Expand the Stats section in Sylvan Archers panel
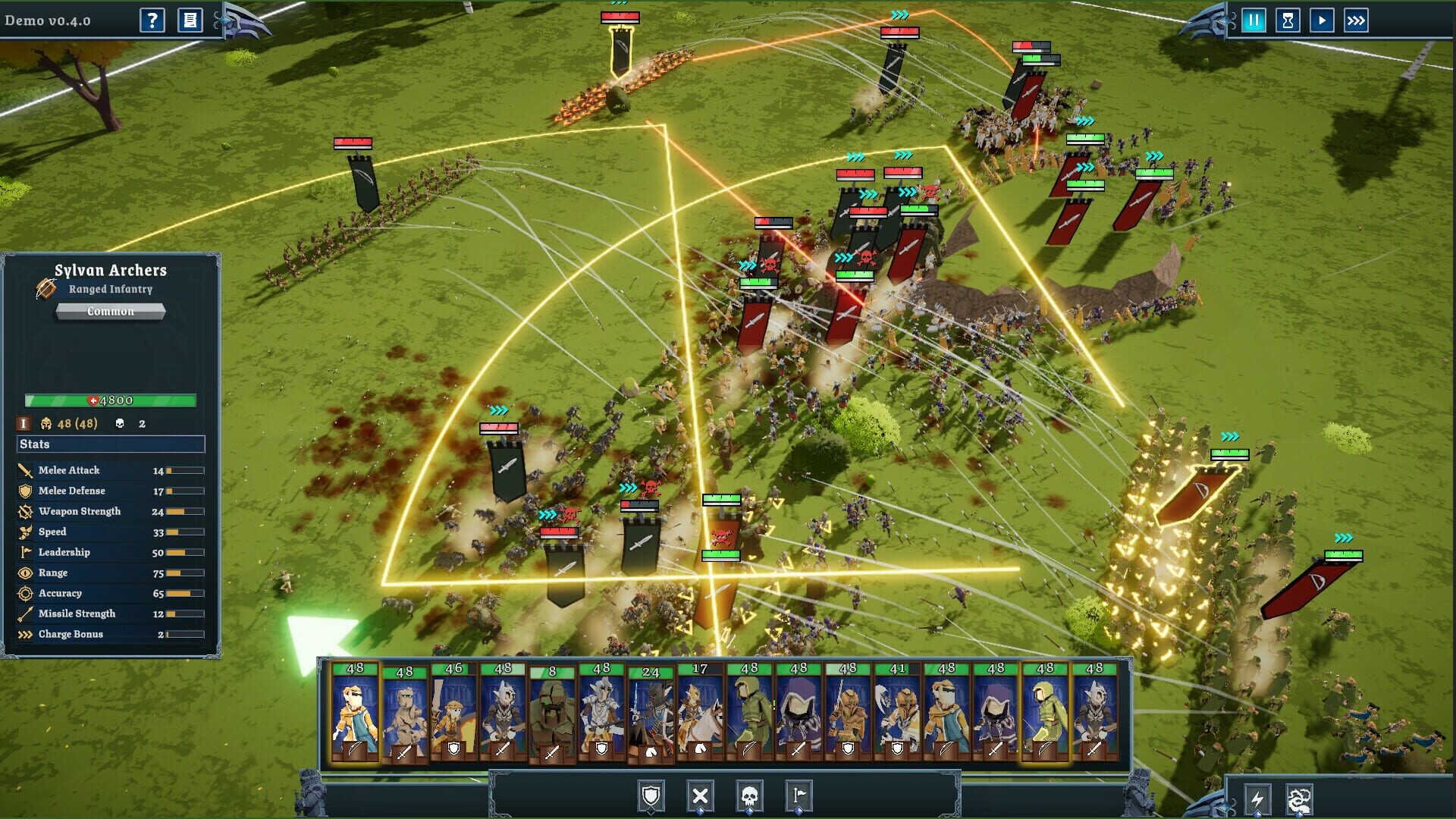The width and height of the screenshot is (1456, 819). tap(109, 444)
